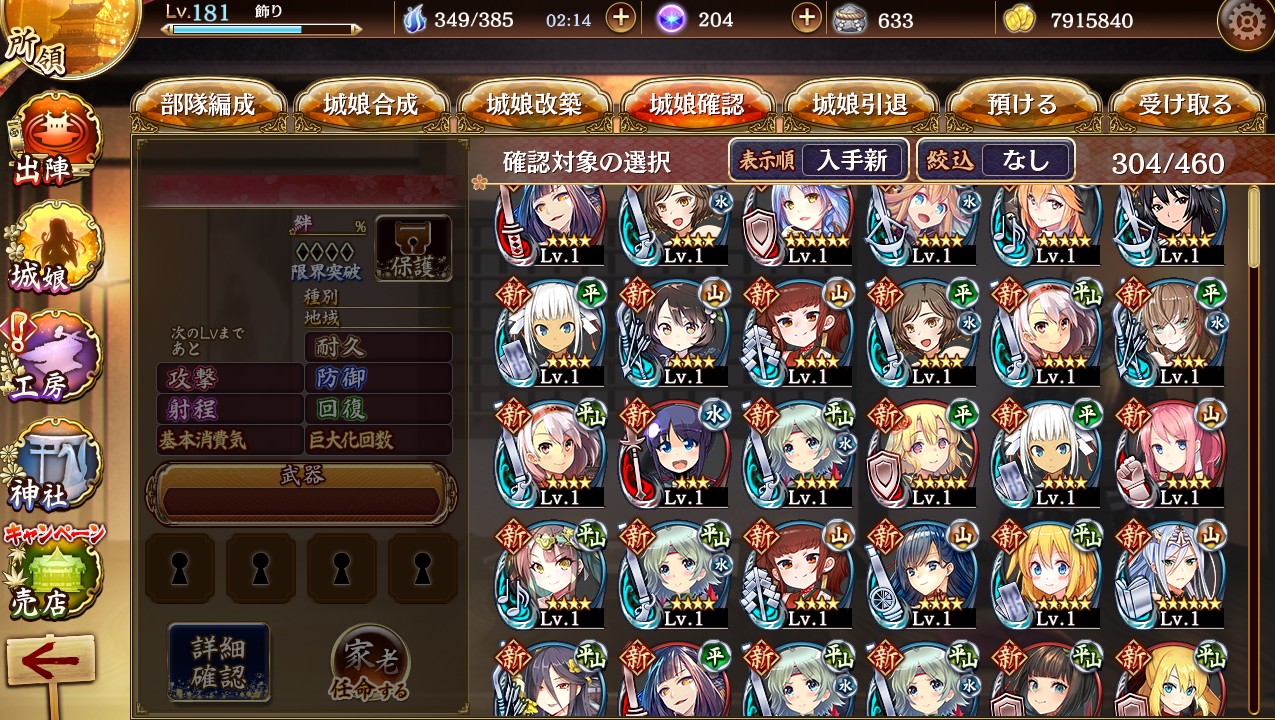Go to the 預ける tab
This screenshot has width=1275, height=720.
1022,105
